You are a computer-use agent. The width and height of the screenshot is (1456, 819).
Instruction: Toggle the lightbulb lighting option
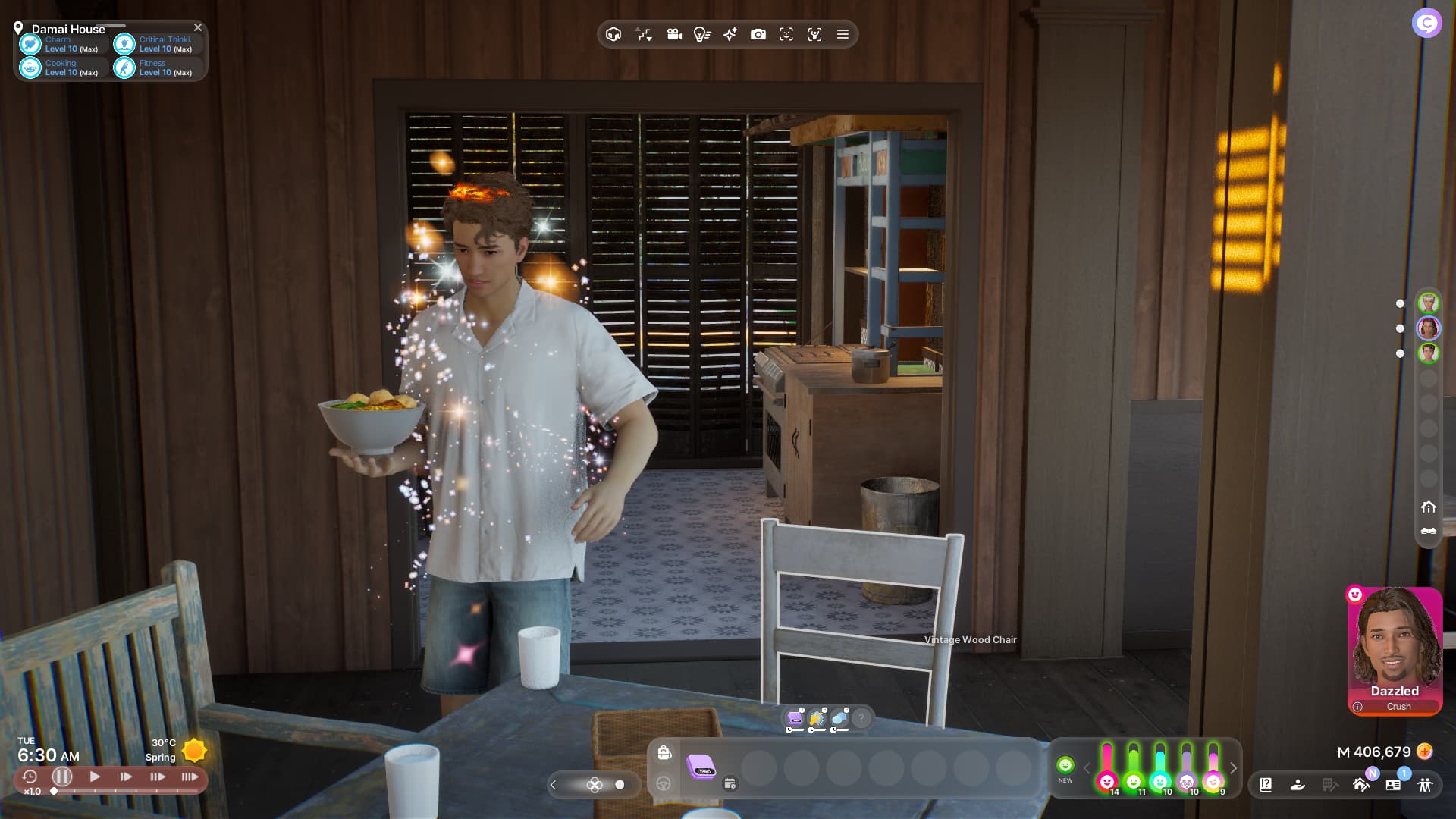point(701,34)
